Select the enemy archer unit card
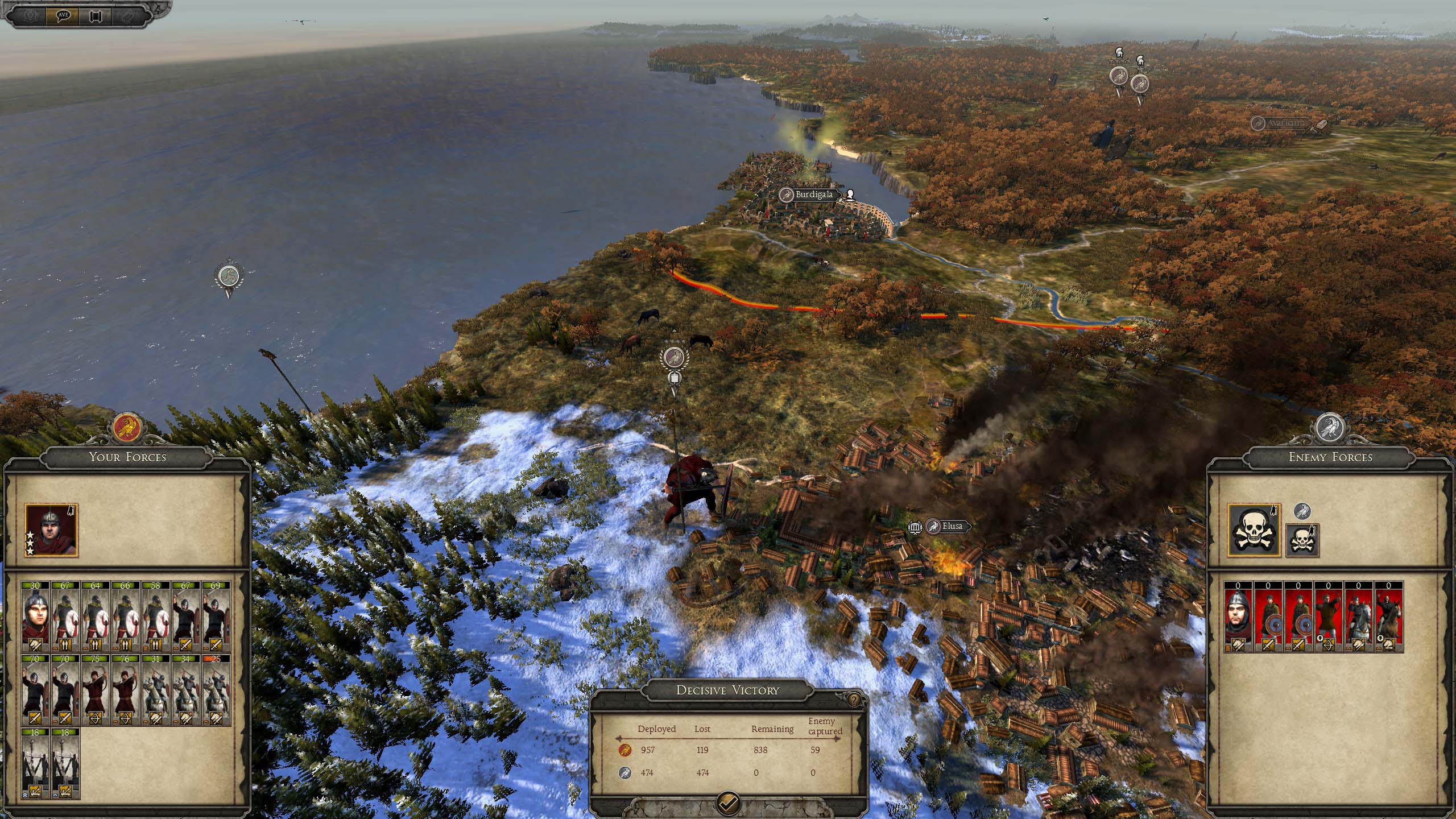The height and width of the screenshot is (819, 1456). click(x=1329, y=616)
